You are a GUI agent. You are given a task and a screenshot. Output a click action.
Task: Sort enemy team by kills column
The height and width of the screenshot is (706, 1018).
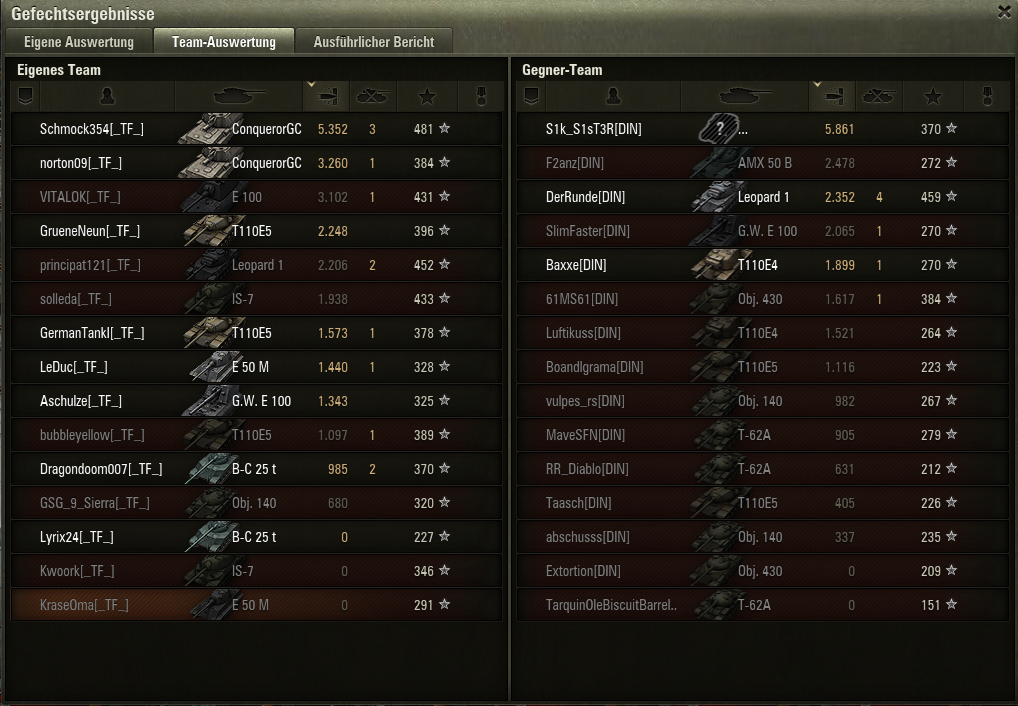tap(879, 96)
